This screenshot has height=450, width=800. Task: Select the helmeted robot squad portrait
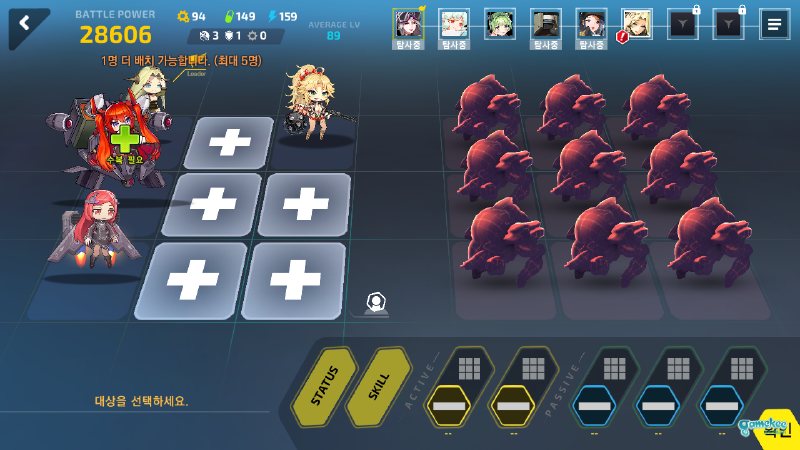(545, 23)
